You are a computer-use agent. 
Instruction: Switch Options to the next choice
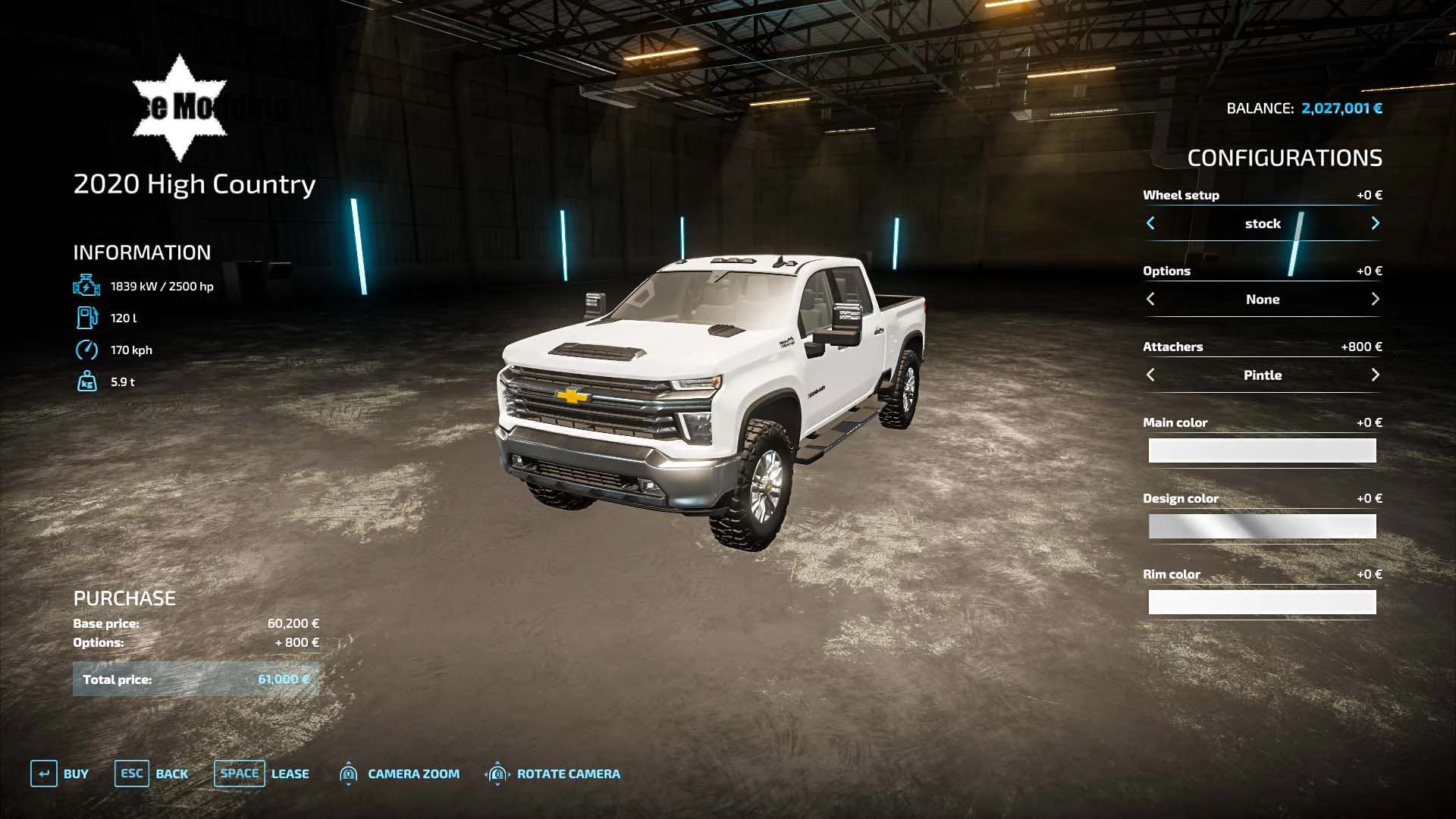1375,299
